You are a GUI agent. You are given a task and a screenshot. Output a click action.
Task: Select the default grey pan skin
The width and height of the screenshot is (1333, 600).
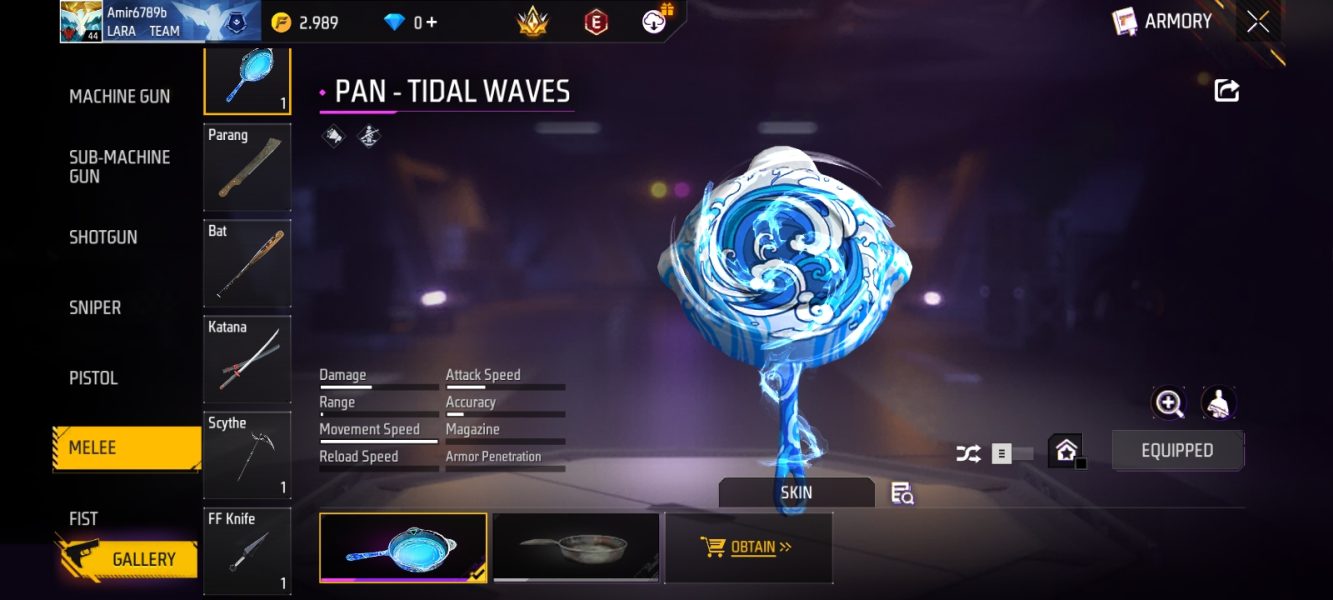[576, 547]
